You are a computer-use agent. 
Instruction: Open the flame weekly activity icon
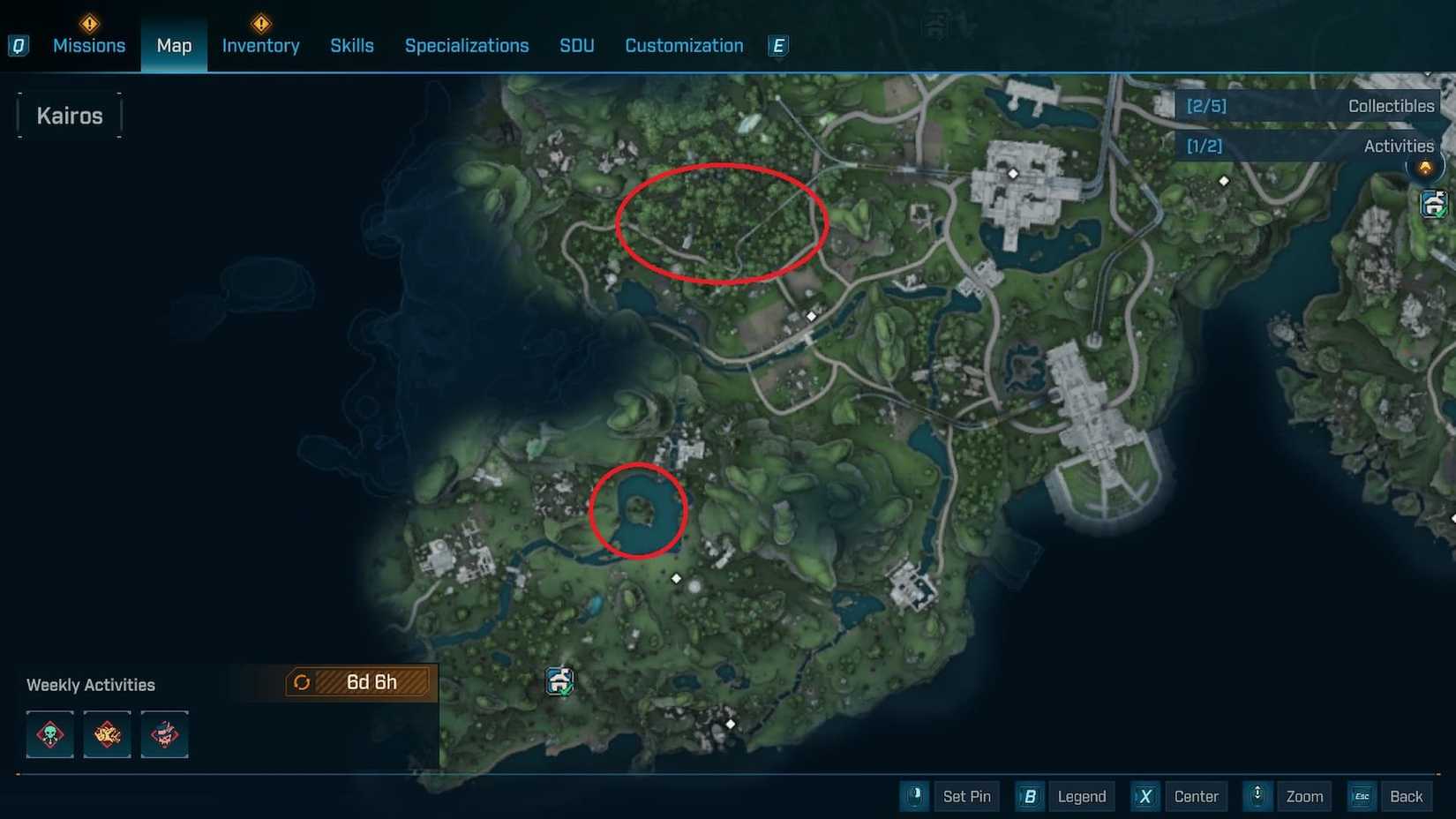[107, 733]
